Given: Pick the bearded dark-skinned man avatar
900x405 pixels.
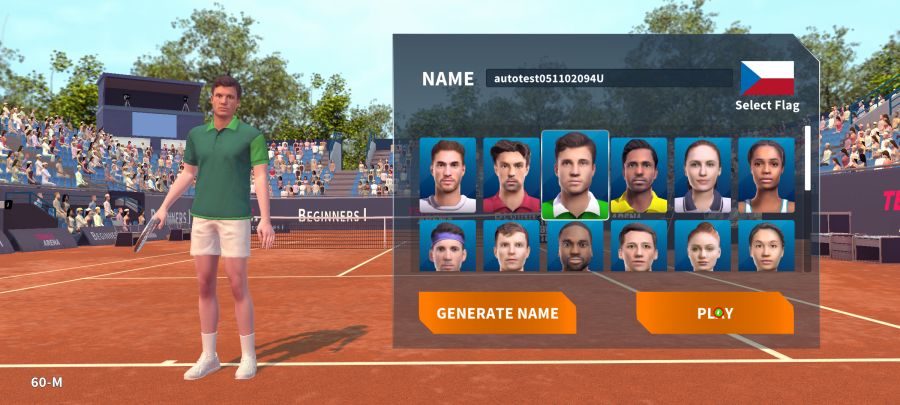Looking at the screenshot, I should pos(575,246).
